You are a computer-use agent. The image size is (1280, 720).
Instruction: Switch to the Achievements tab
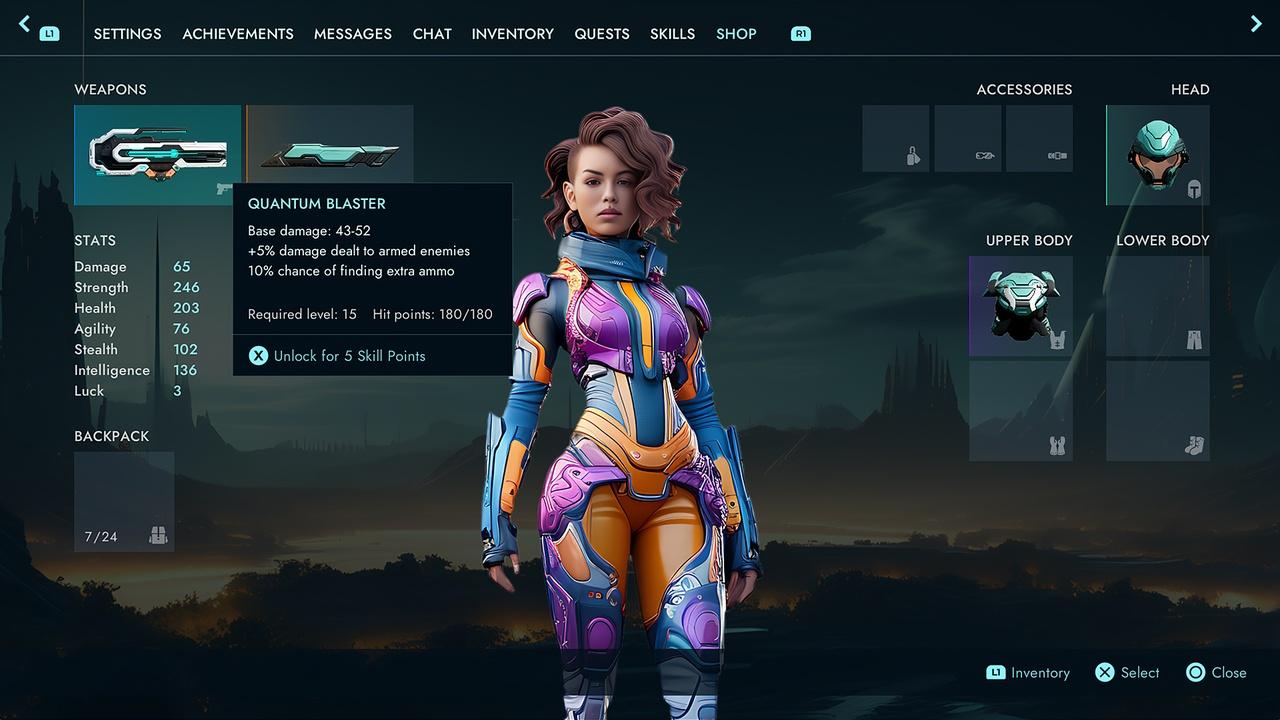[238, 34]
